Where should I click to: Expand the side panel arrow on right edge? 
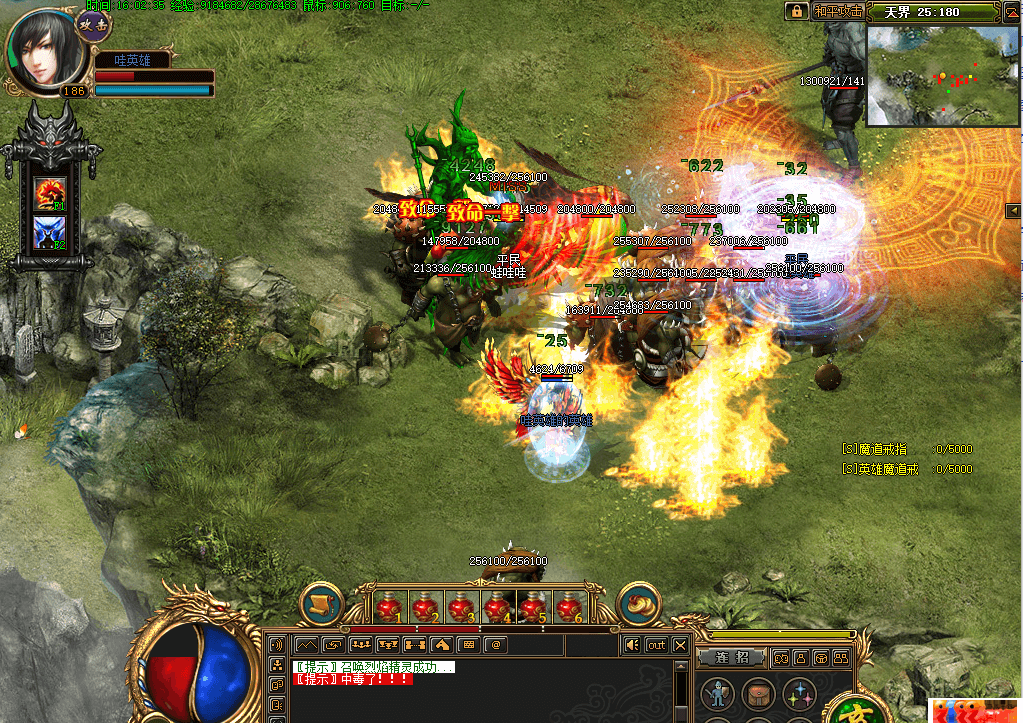(x=1015, y=209)
